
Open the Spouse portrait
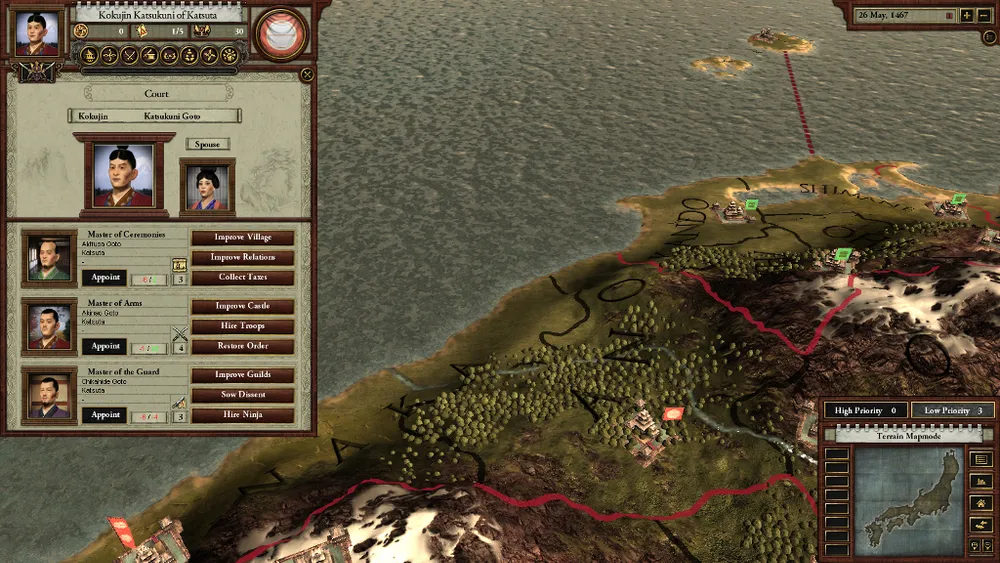coord(208,187)
